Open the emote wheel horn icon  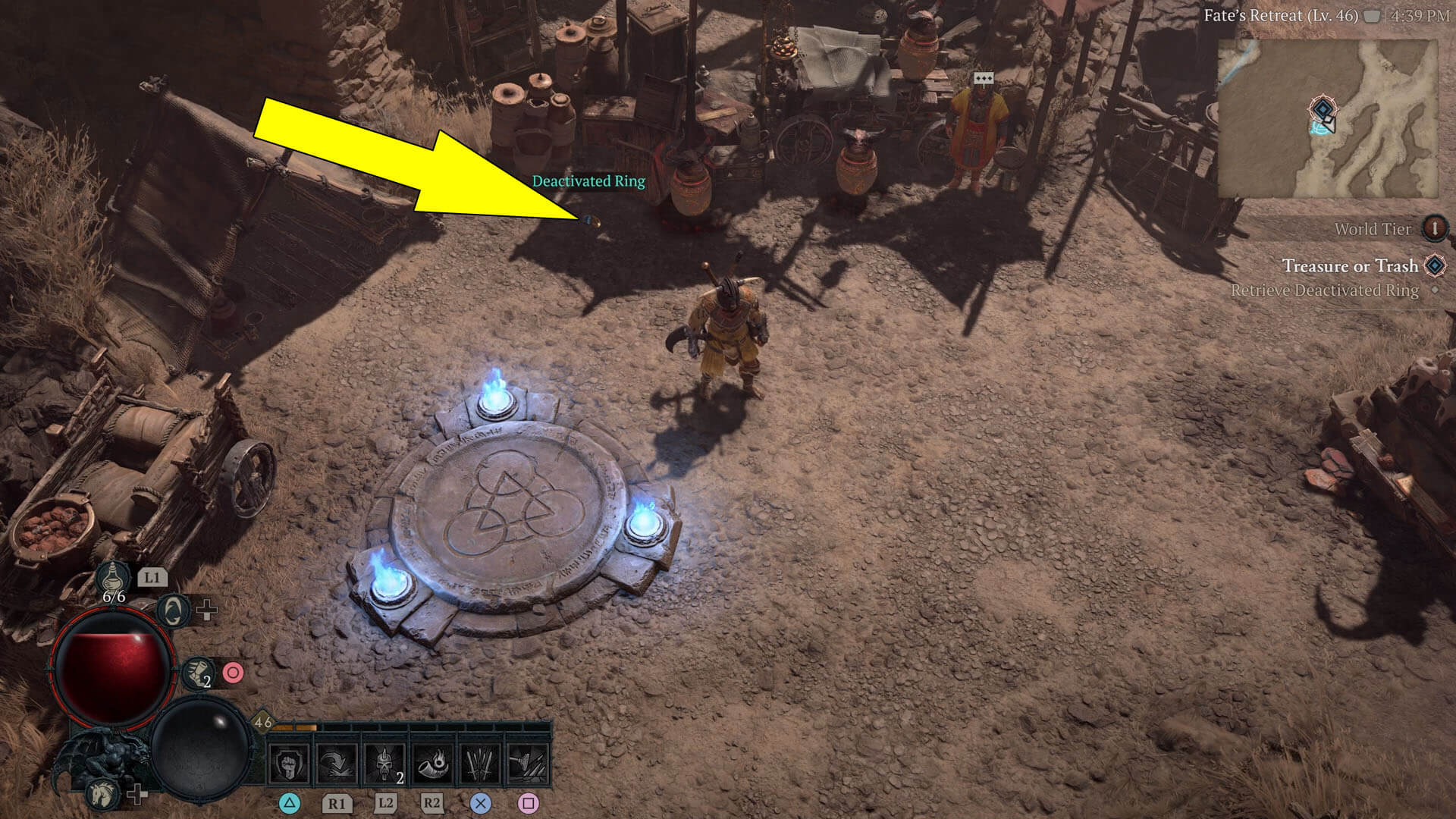[x=196, y=674]
